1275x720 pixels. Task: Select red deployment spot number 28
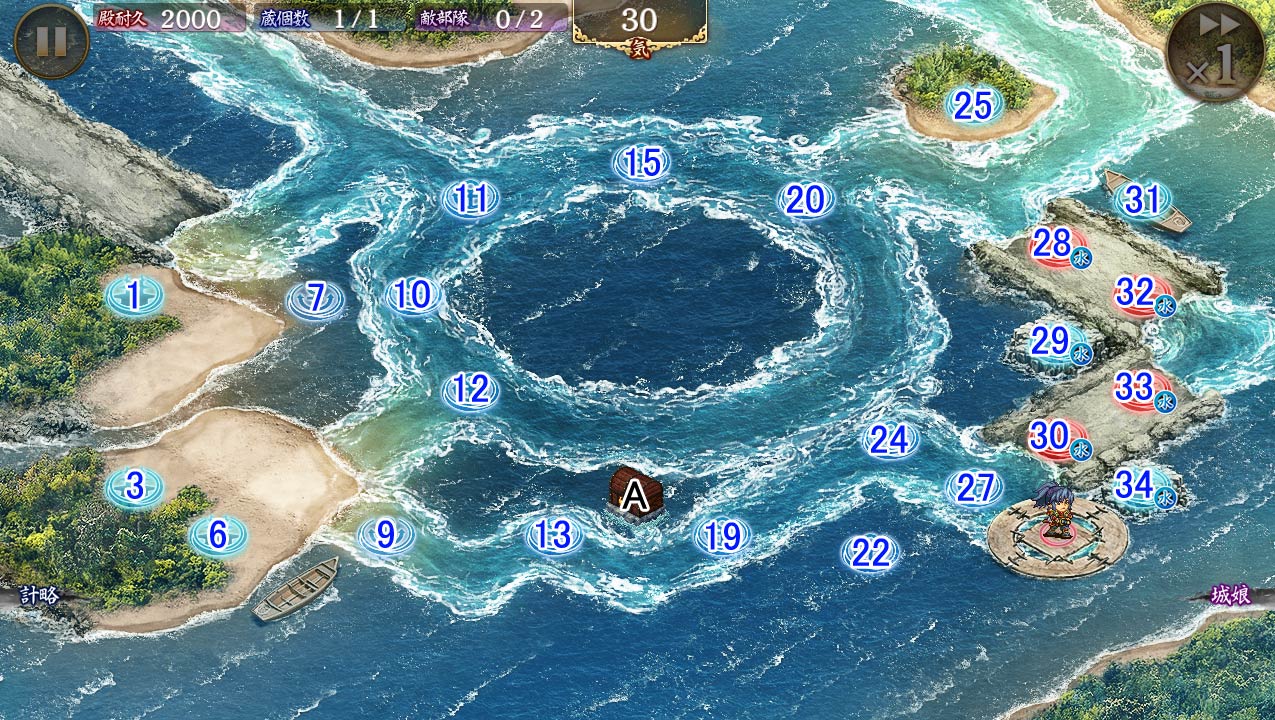(1054, 243)
